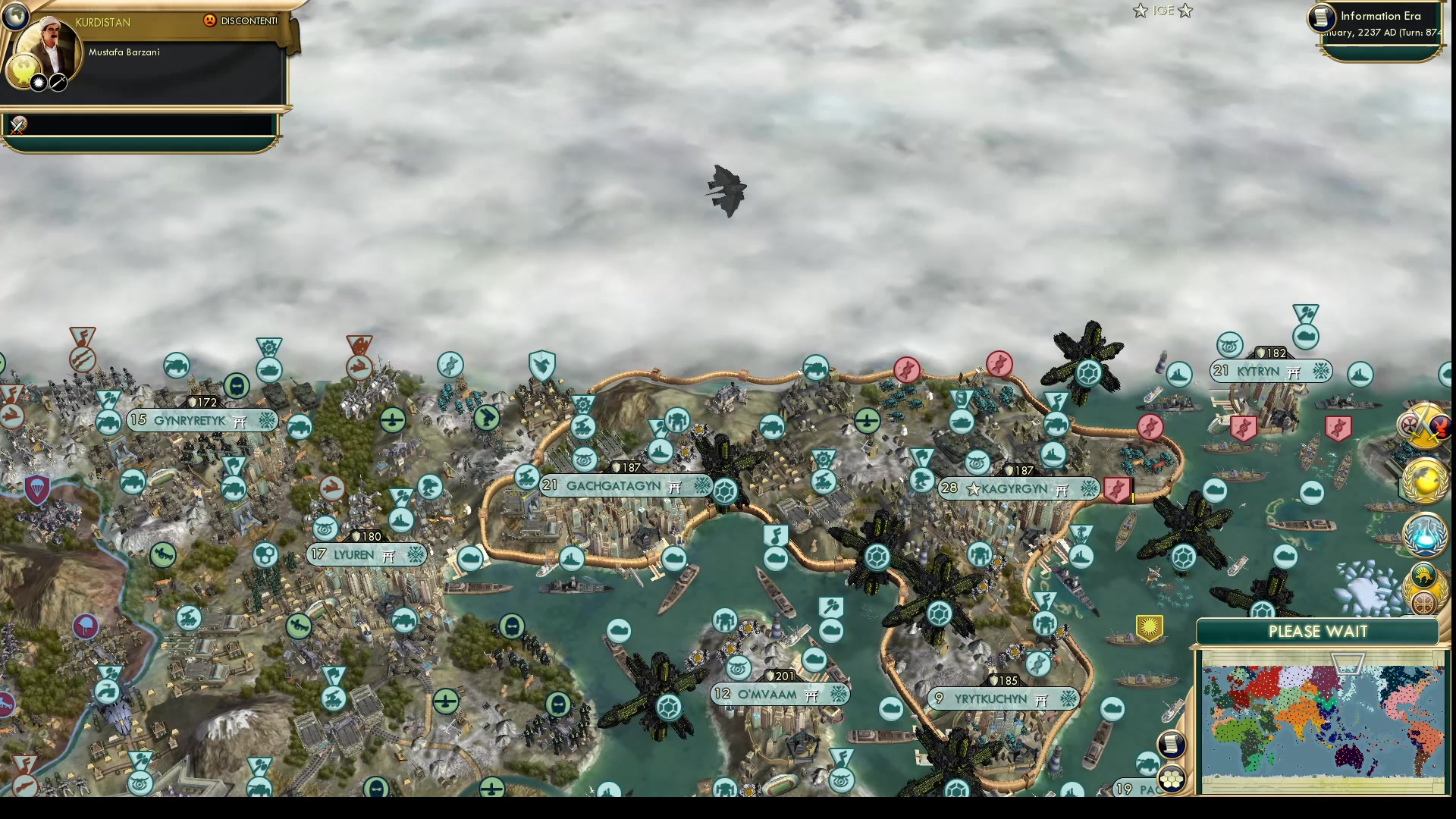Click the crossed-swords war notification in the status bar
The image size is (1456, 819).
click(17, 125)
